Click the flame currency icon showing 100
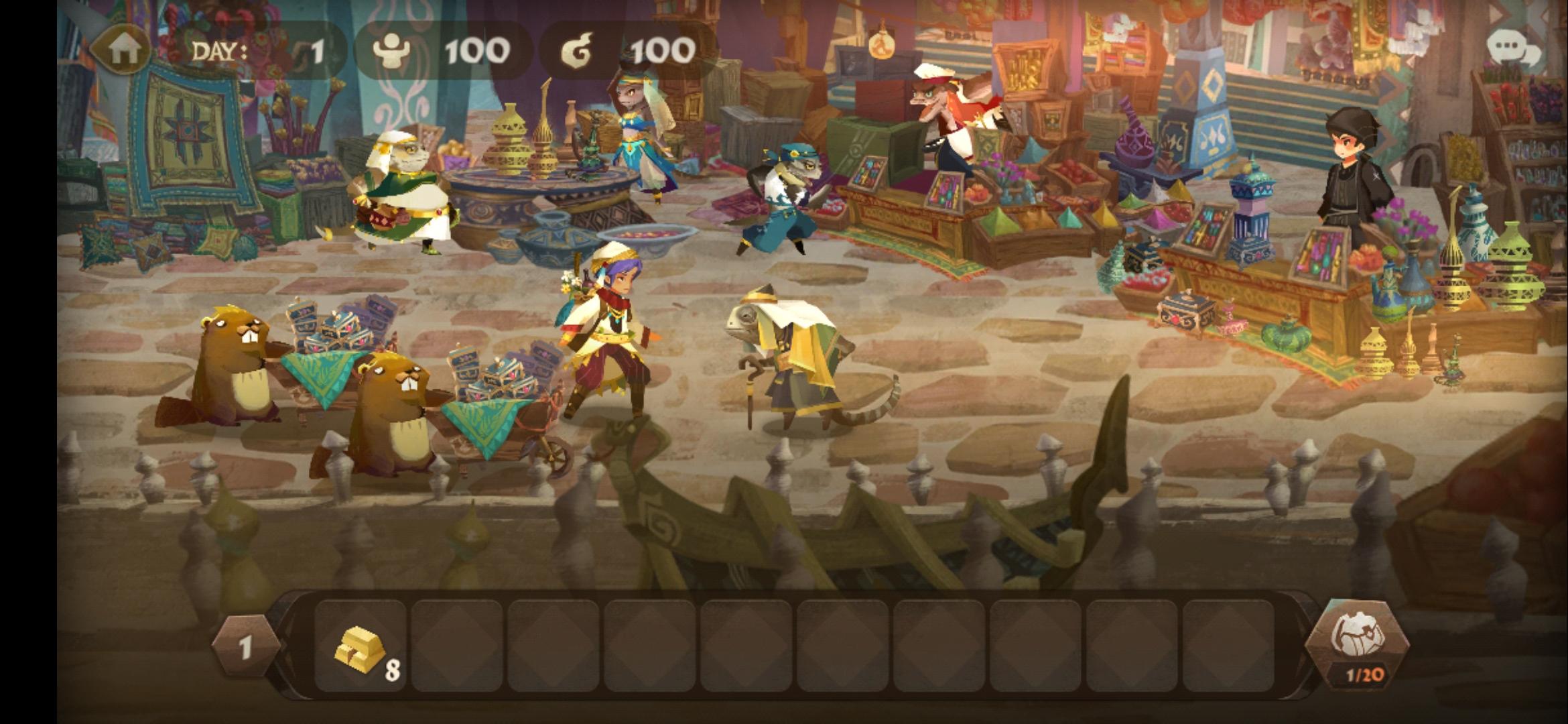 [578, 48]
